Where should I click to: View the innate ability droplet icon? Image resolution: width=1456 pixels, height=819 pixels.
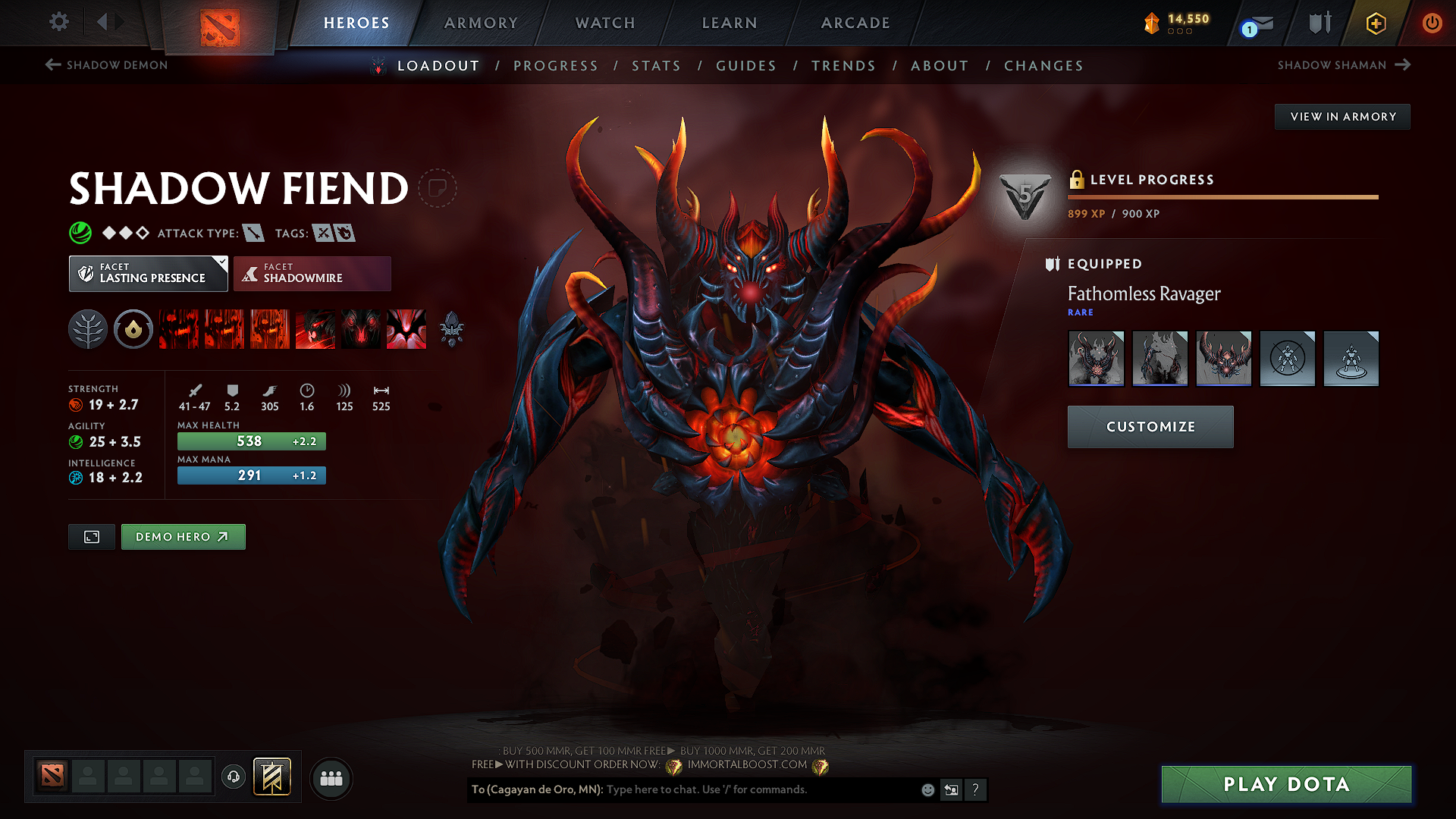click(133, 329)
